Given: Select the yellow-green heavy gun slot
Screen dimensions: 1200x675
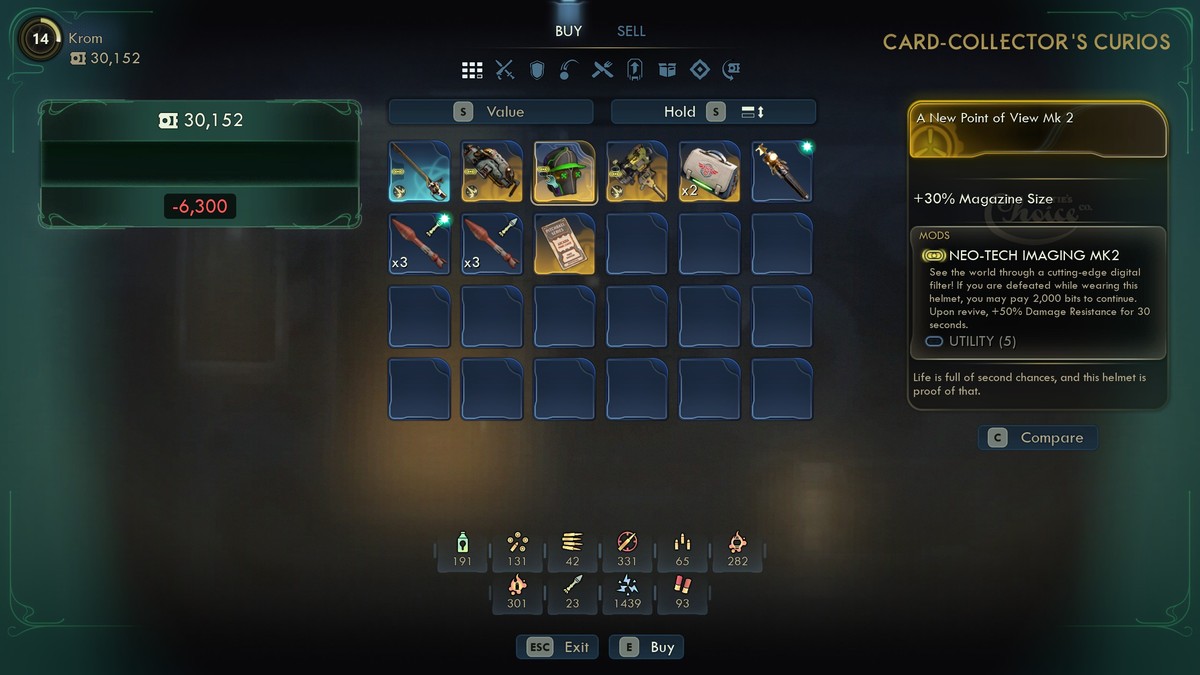Looking at the screenshot, I should click(x=637, y=171).
